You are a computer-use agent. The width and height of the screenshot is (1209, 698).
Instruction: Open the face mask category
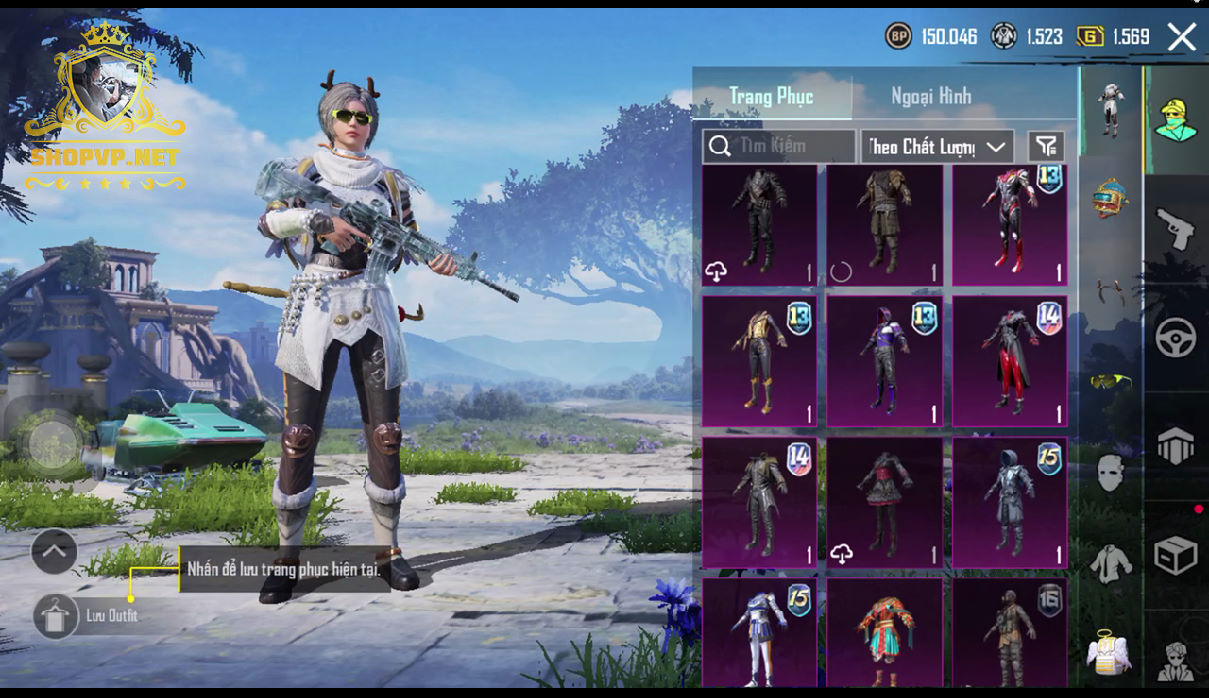pyautogui.click(x=1110, y=472)
